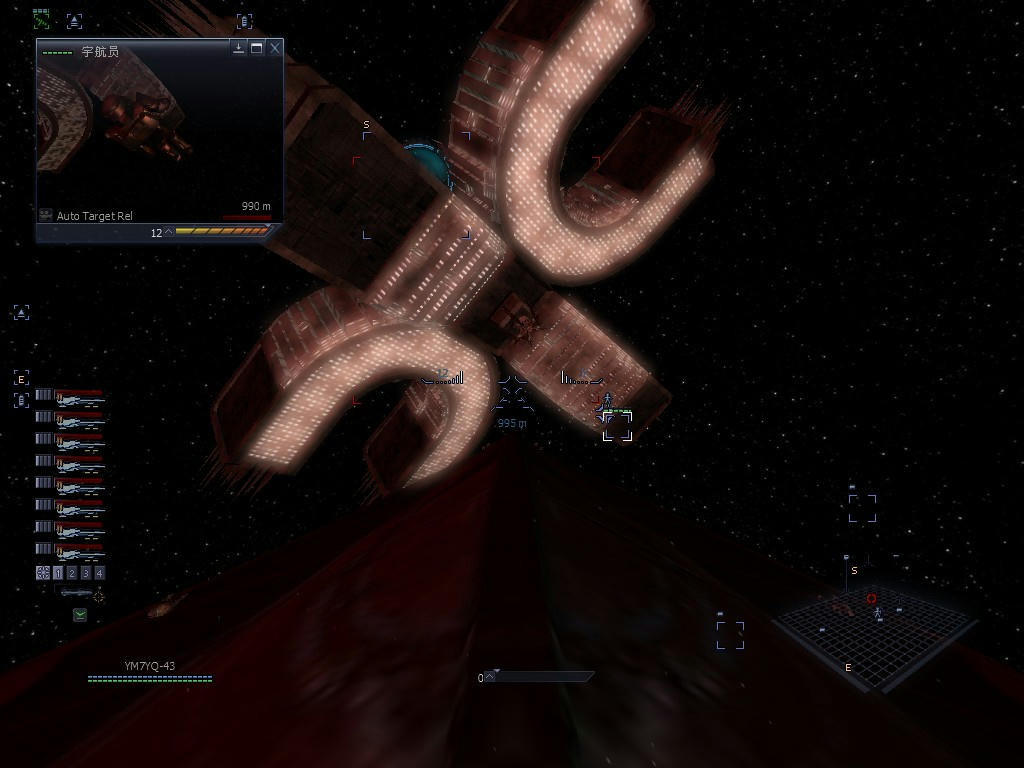This screenshot has height=768, width=1024.
Task: Click the Auto Target Rel icon
Action: [46, 216]
